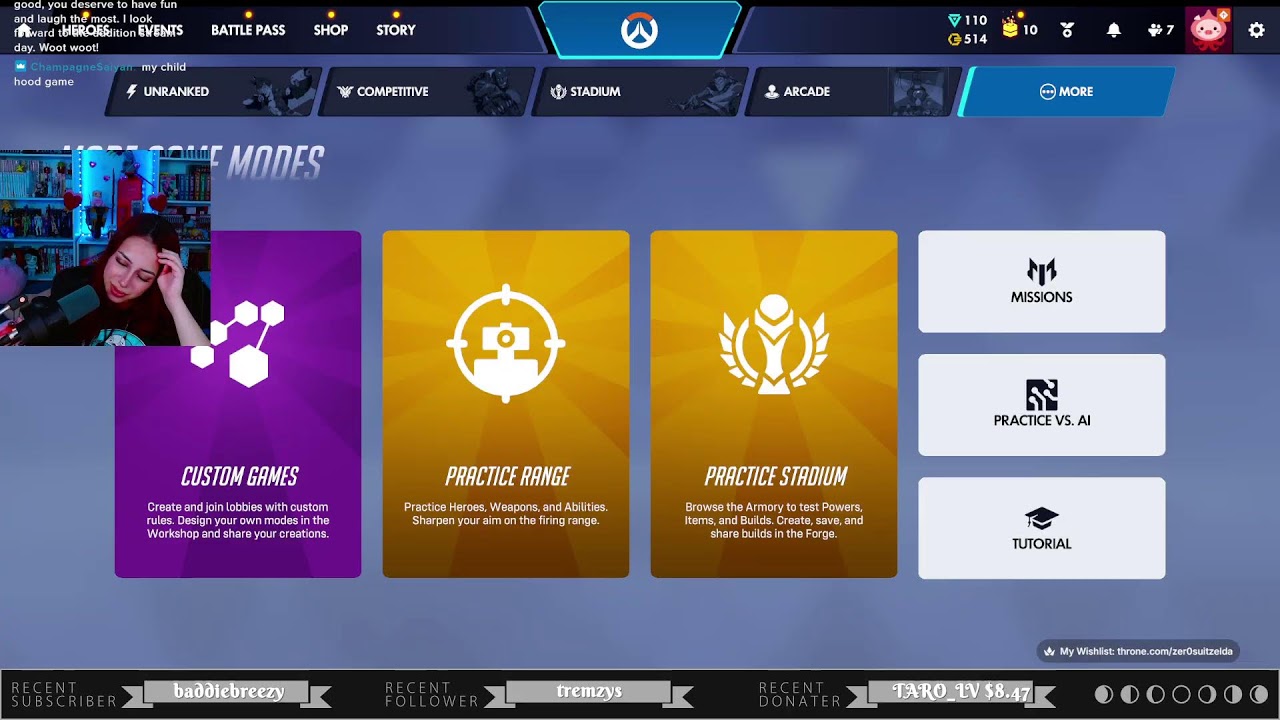This screenshot has height=720, width=1280.
Task: Open the Practice Range card
Action: pyautogui.click(x=506, y=404)
